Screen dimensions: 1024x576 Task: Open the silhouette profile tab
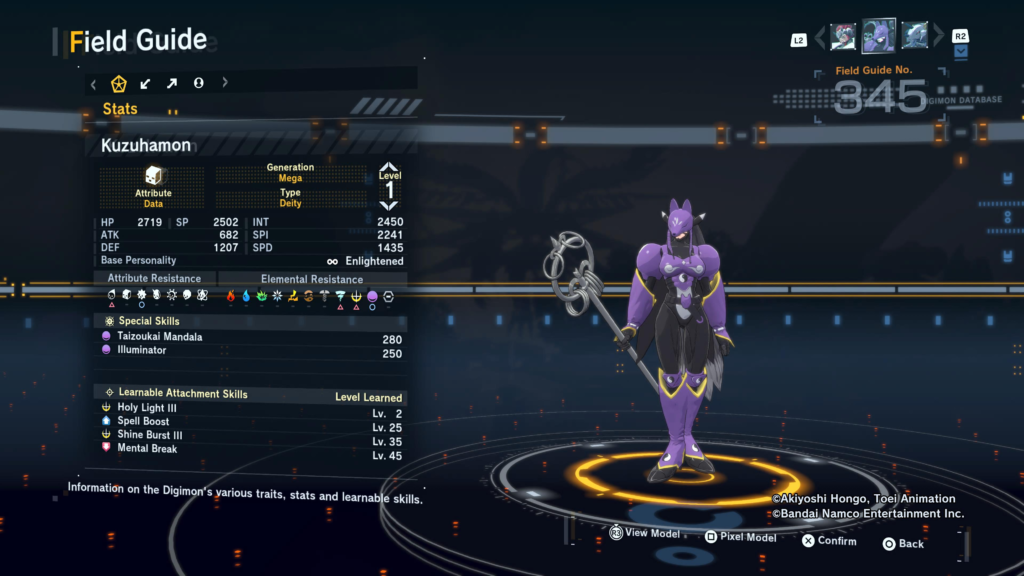198,83
